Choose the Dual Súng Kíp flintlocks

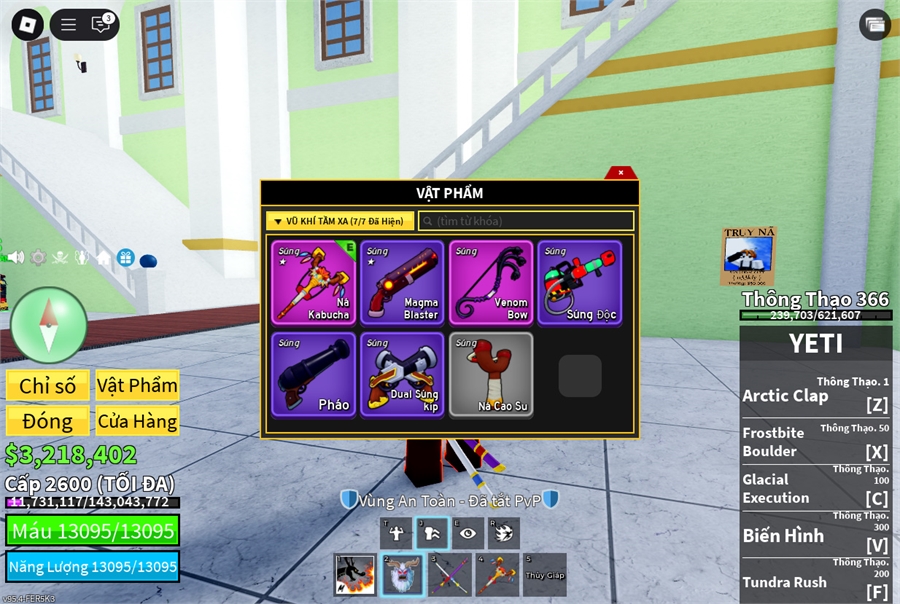[402, 374]
